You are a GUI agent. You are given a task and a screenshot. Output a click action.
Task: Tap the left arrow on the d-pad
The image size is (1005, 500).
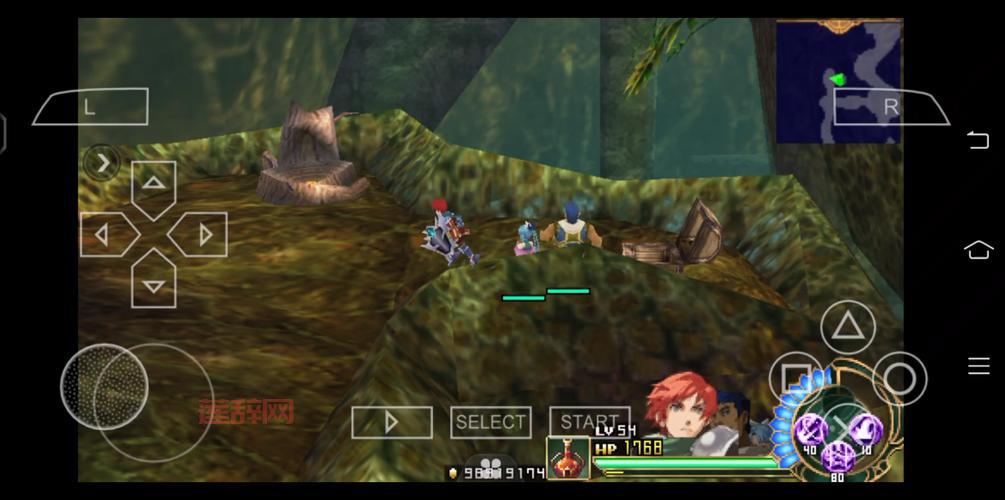coord(104,235)
